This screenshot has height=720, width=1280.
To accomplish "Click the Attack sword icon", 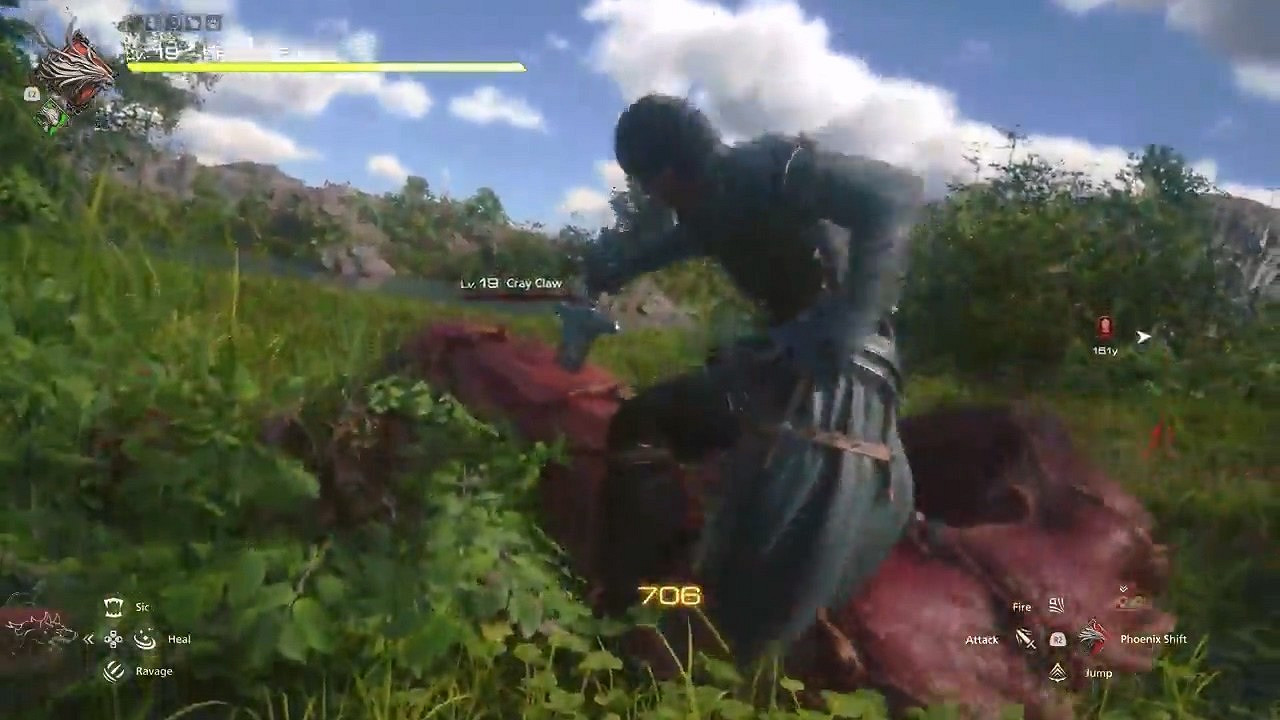I will (x=1026, y=640).
